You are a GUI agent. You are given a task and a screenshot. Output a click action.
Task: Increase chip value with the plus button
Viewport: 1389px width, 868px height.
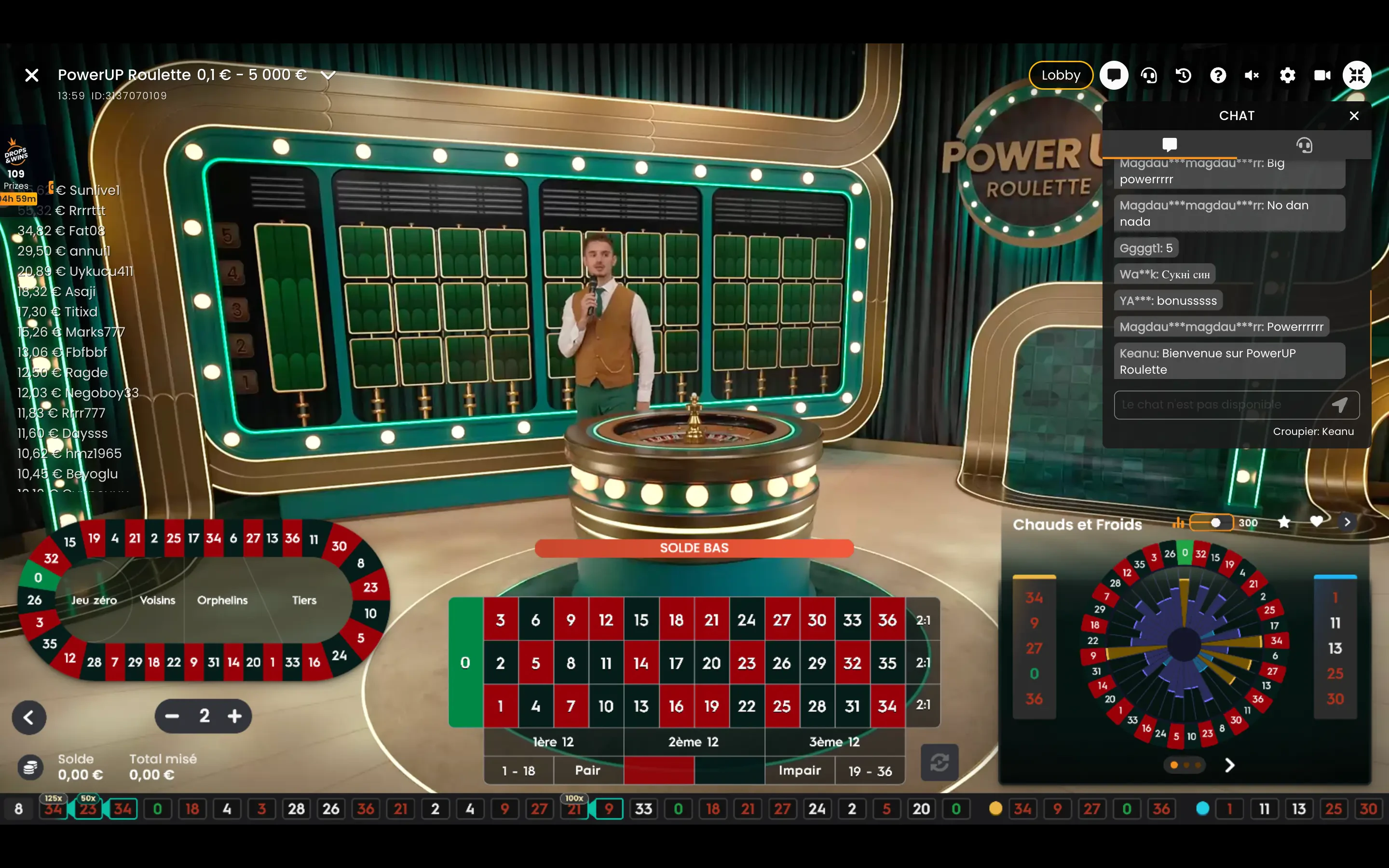(x=235, y=716)
